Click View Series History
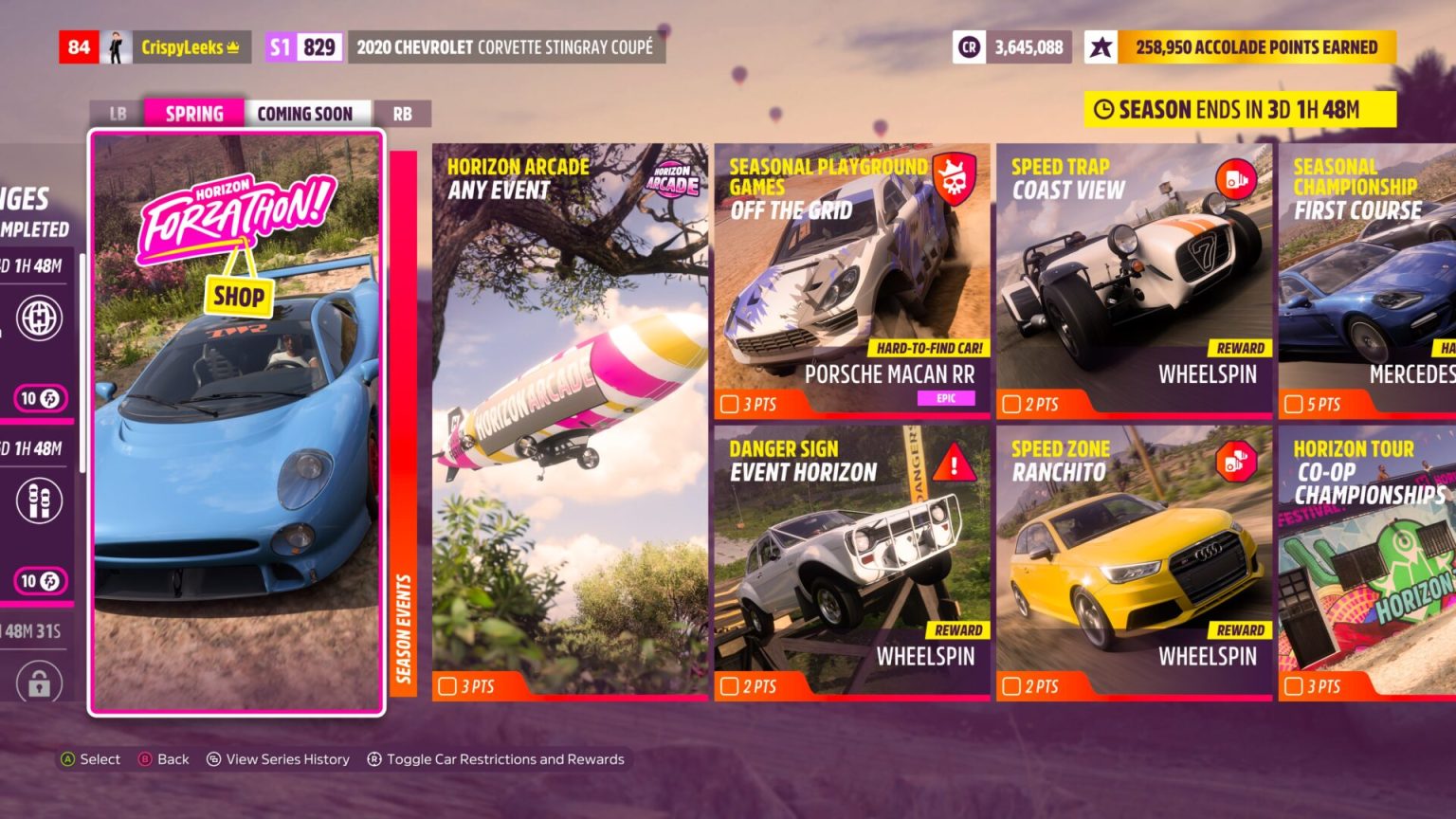The image size is (1456, 819). [x=278, y=758]
